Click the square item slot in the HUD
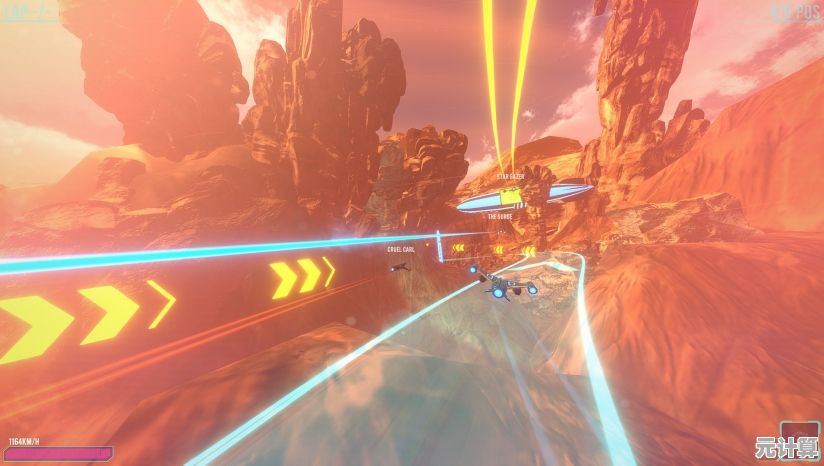Image resolution: width=824 pixels, height=466 pixels. [800, 428]
